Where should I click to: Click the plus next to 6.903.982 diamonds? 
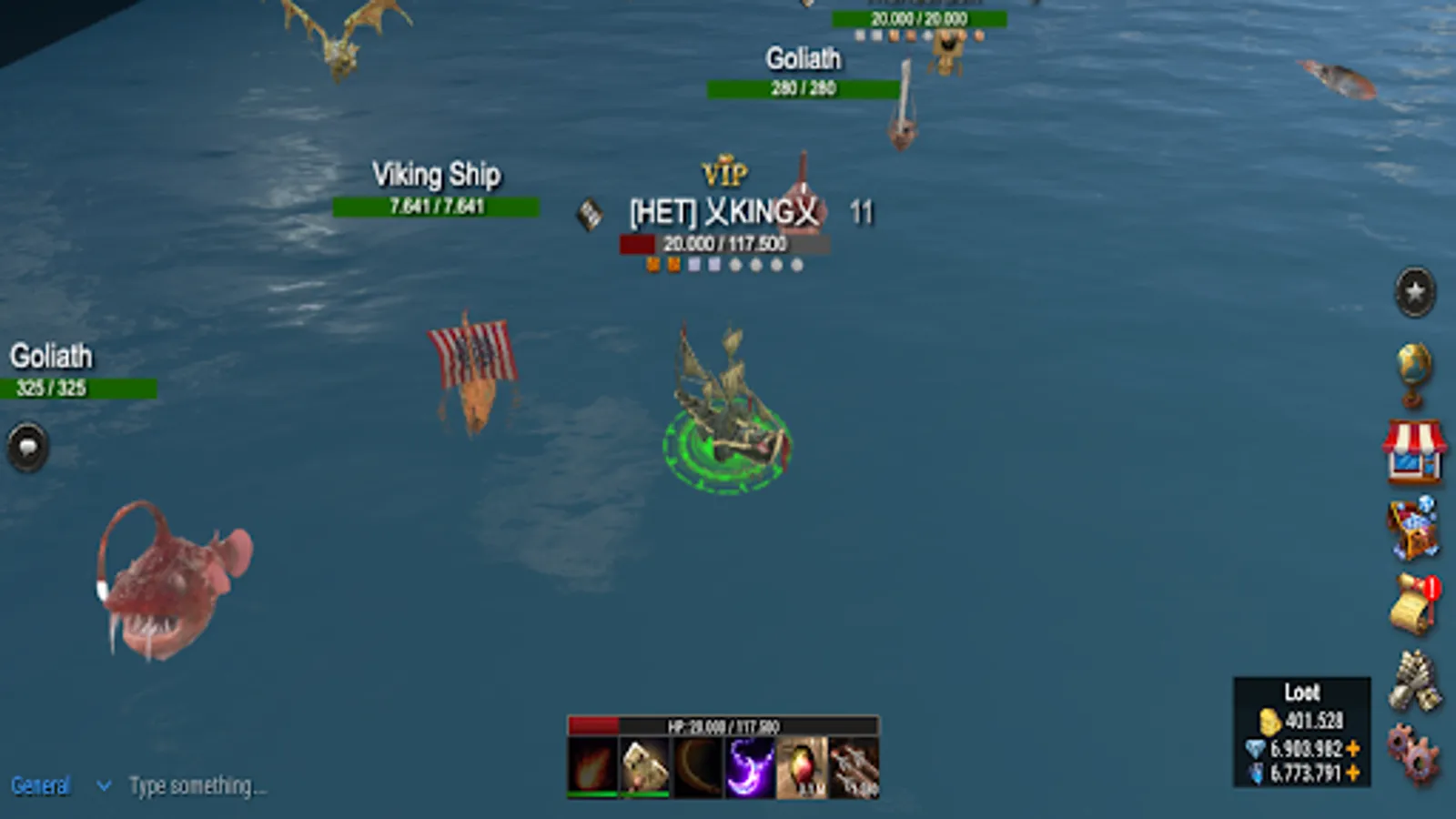(x=1353, y=748)
